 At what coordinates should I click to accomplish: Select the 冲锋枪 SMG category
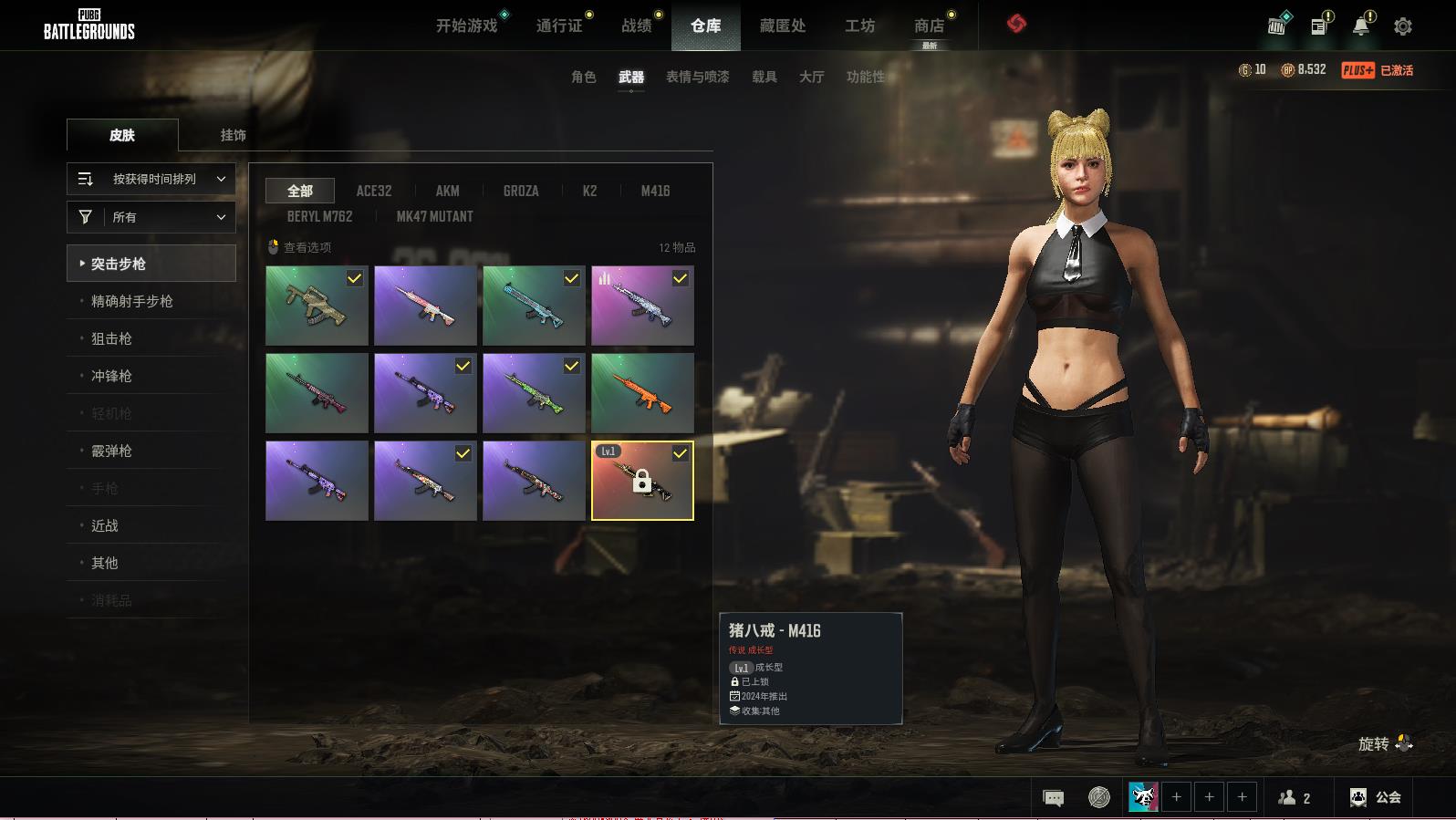point(111,376)
